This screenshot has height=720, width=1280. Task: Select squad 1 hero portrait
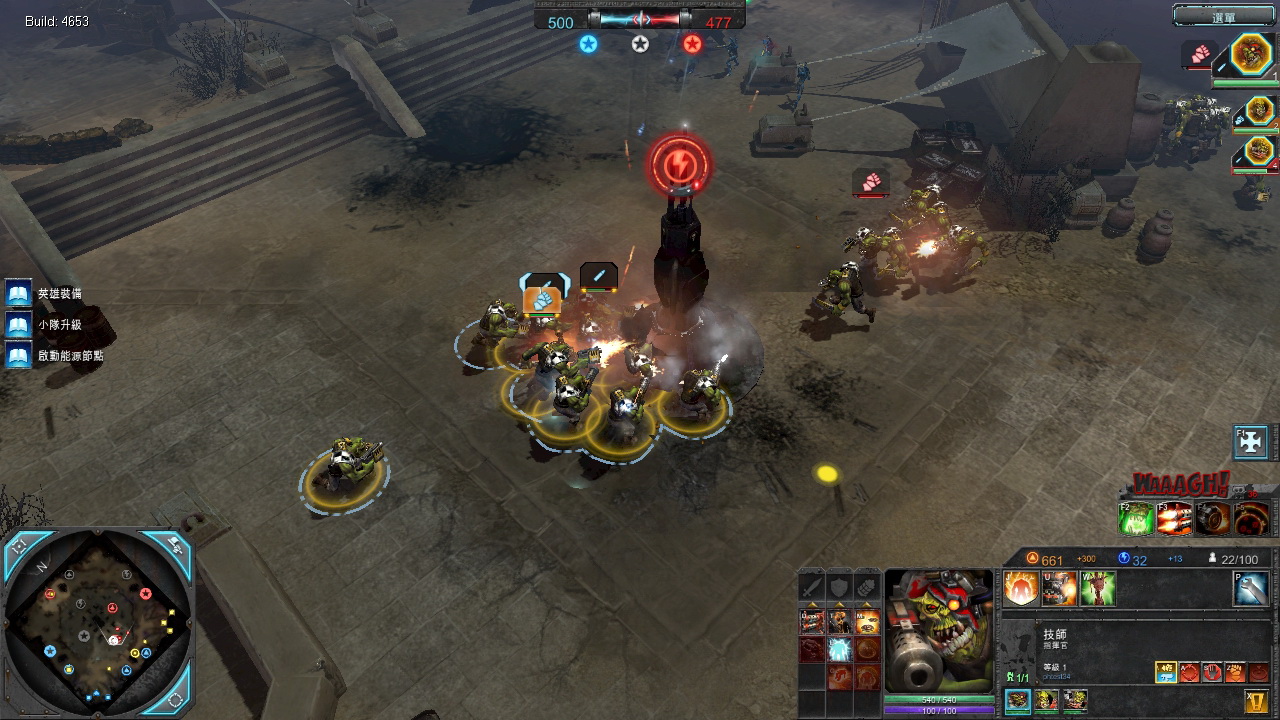[1251, 54]
